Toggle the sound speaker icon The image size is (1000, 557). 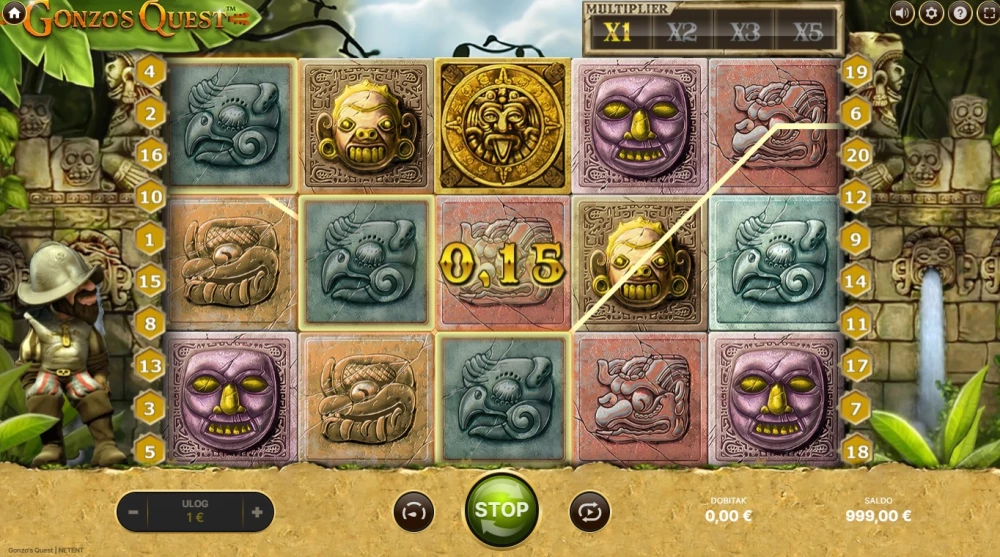(903, 13)
